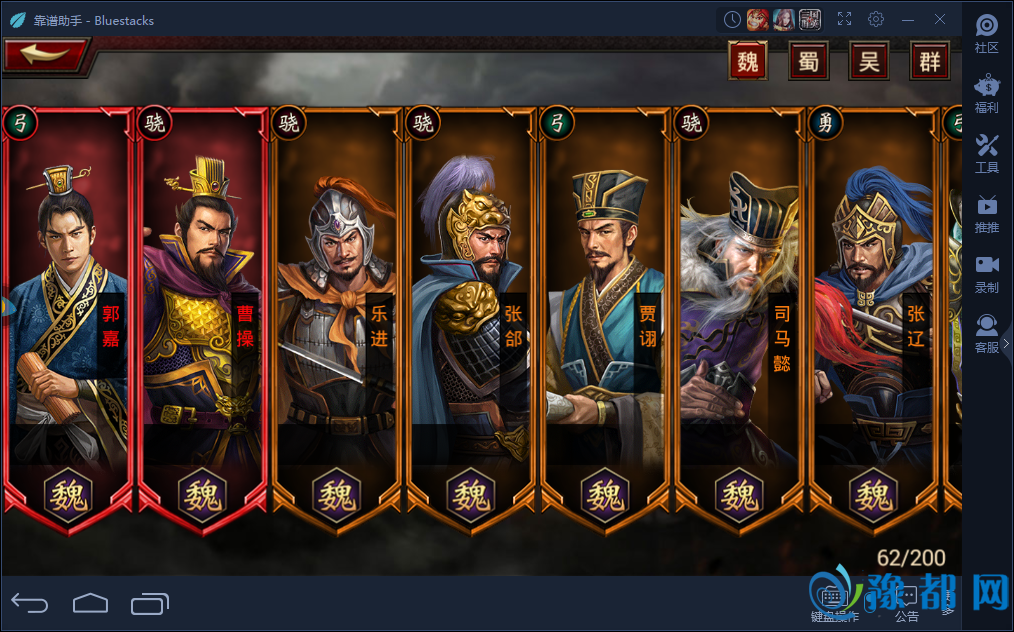The image size is (1014, 632).
Task: Select the 张辽 hero card
Action: click(874, 320)
